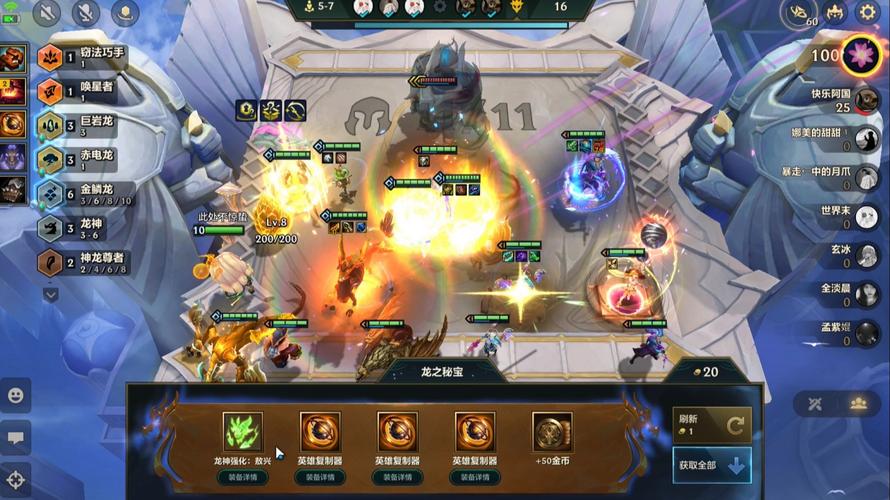This screenshot has width=890, height=500.
Task: Open the chat speech-bubble button
Action: click(x=16, y=437)
